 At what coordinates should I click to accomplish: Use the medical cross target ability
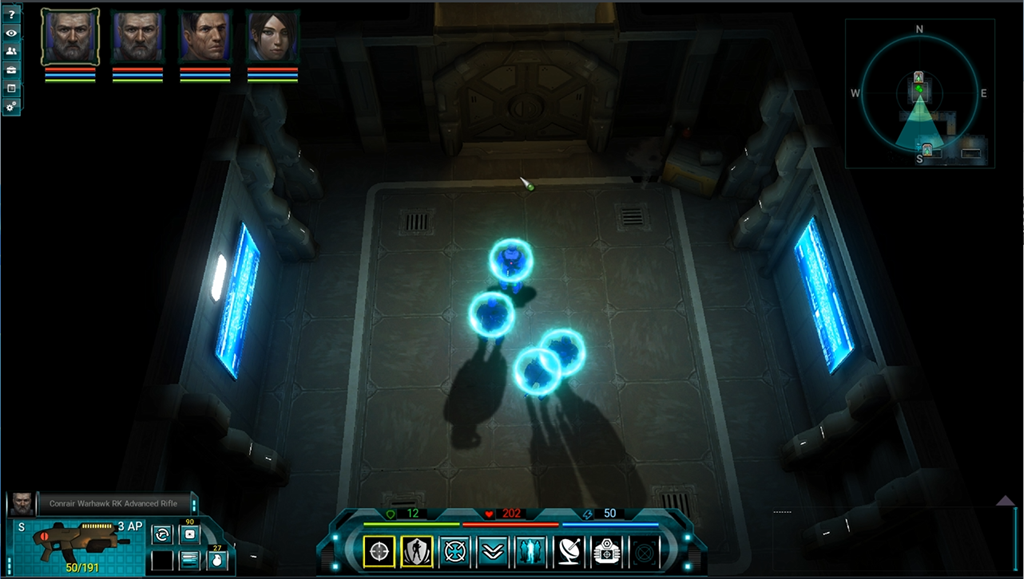(455, 551)
